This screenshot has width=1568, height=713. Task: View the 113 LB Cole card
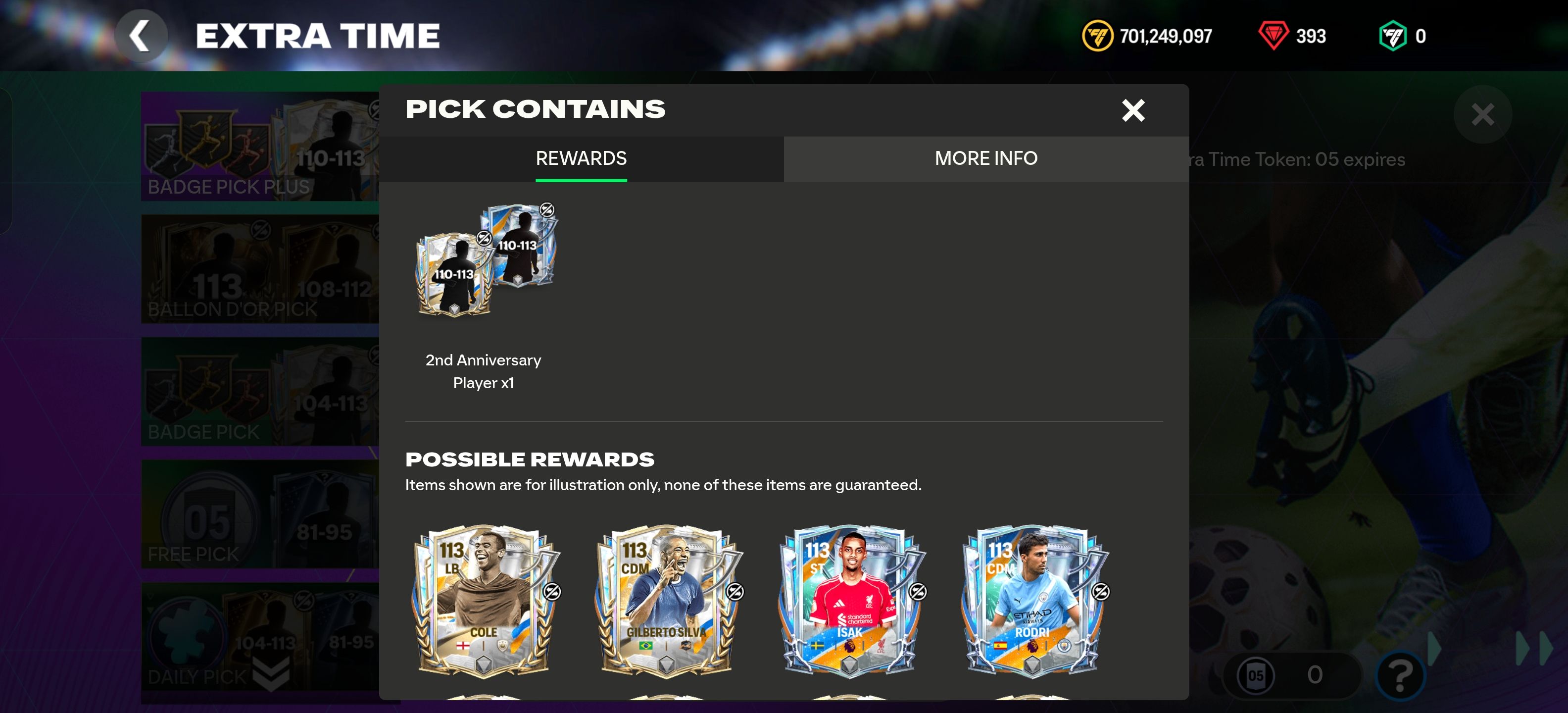coord(485,601)
